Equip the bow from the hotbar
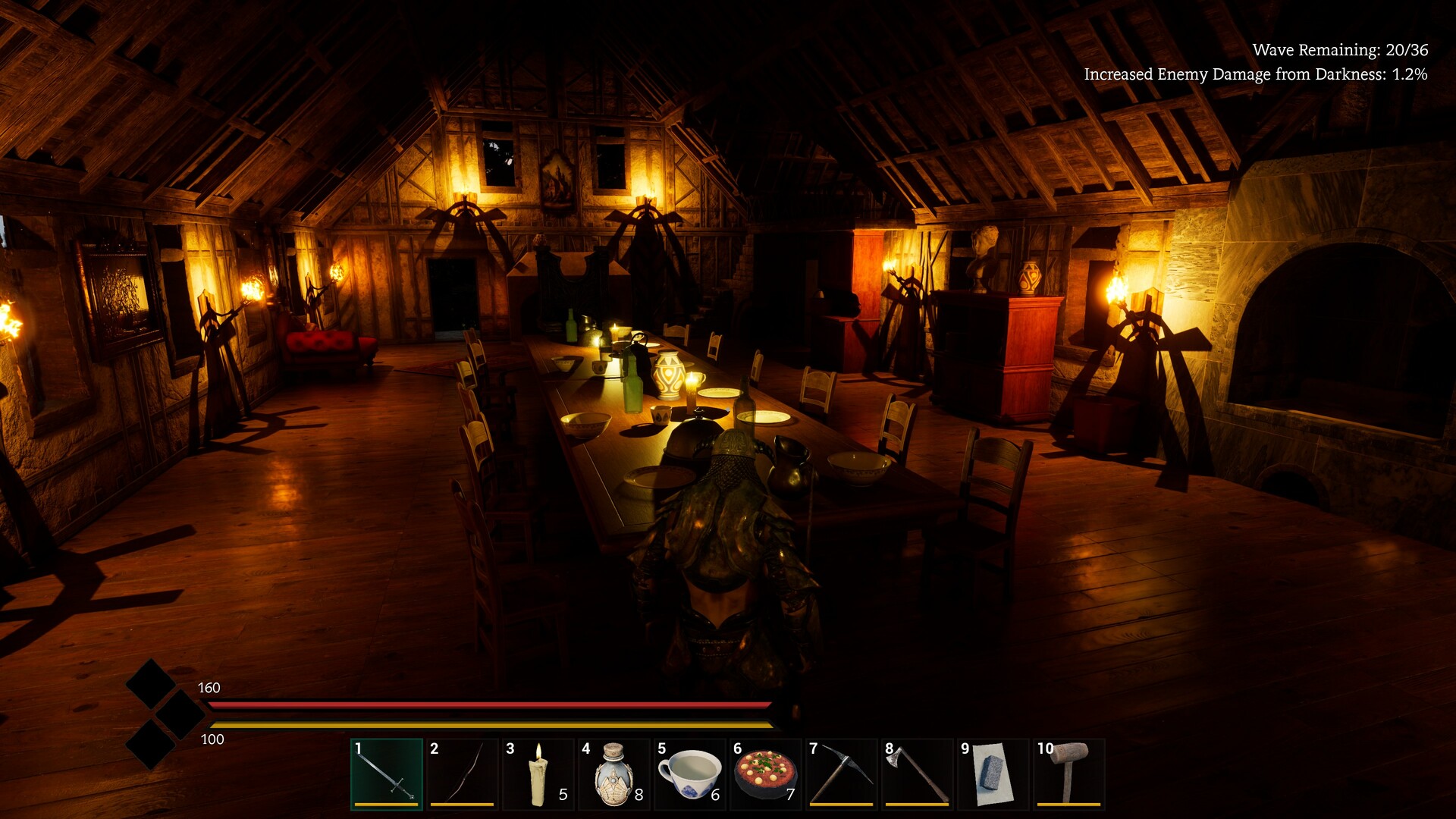1456x819 pixels. [463, 773]
